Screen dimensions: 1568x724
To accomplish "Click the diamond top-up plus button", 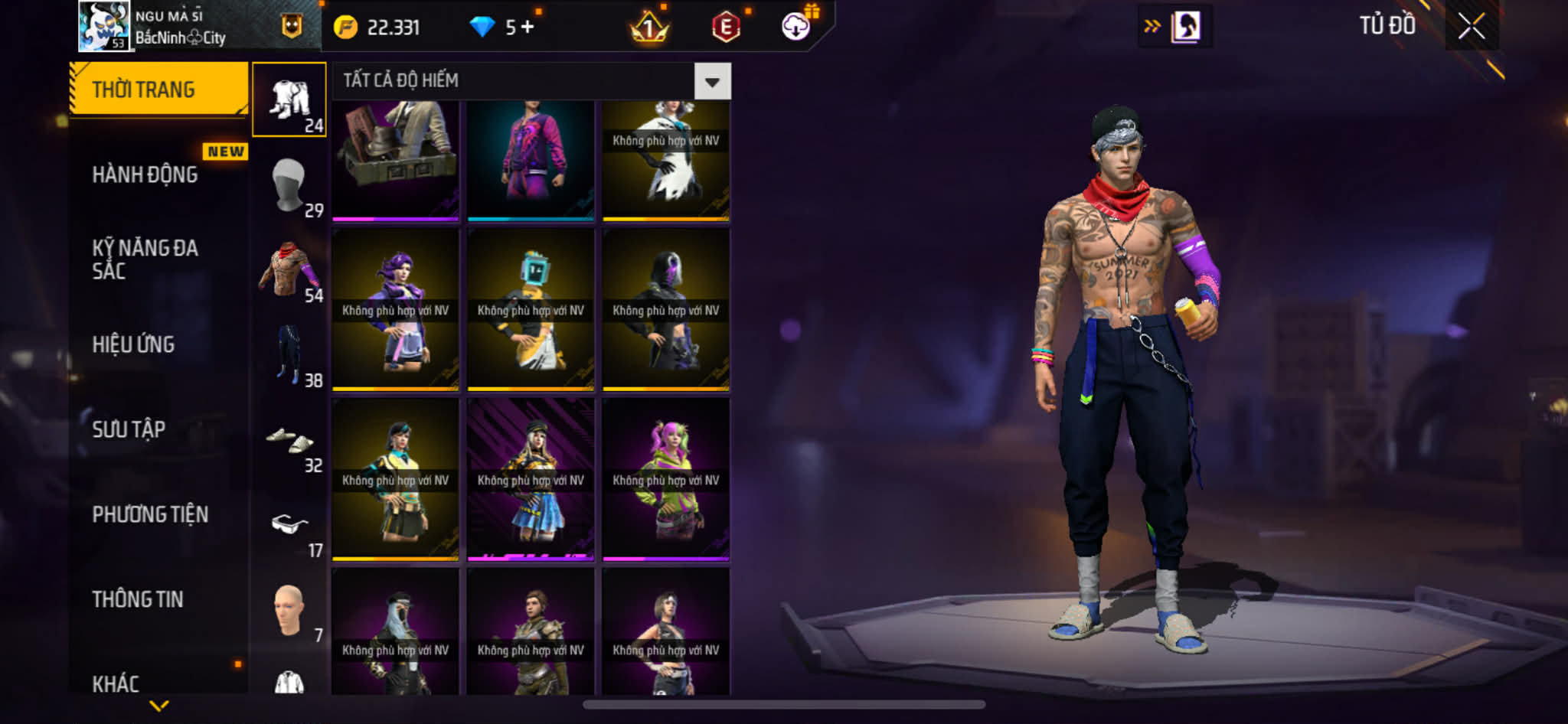I will pyautogui.click(x=528, y=28).
